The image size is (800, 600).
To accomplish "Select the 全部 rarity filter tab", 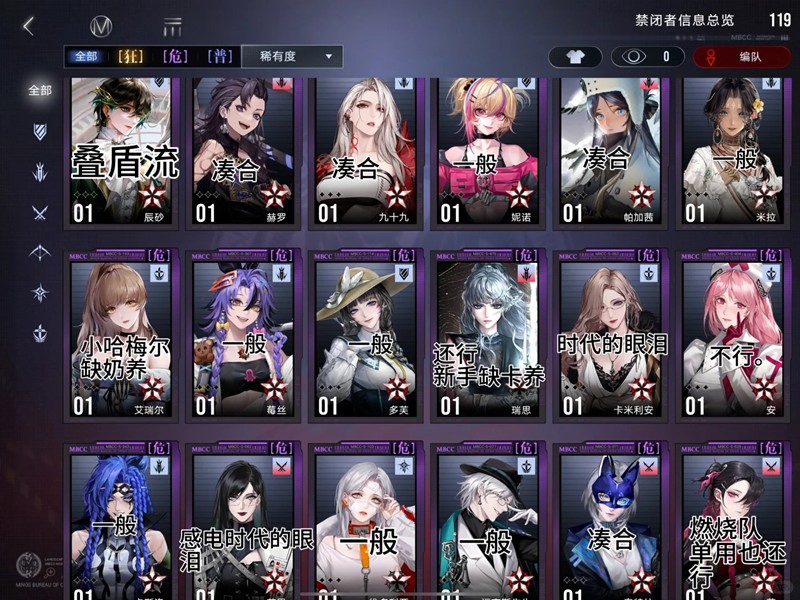I will (x=85, y=57).
